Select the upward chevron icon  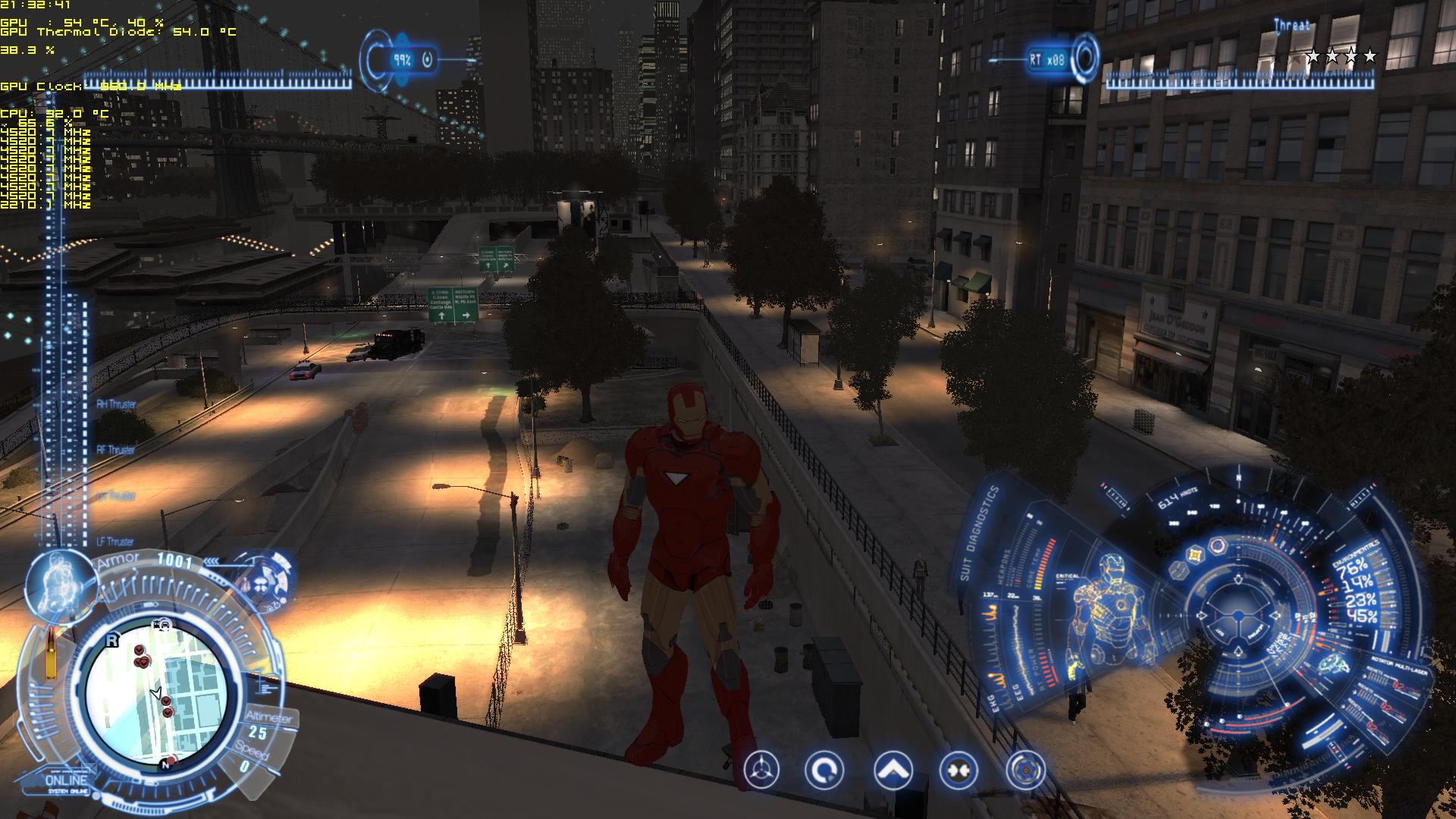pyautogui.click(x=893, y=771)
